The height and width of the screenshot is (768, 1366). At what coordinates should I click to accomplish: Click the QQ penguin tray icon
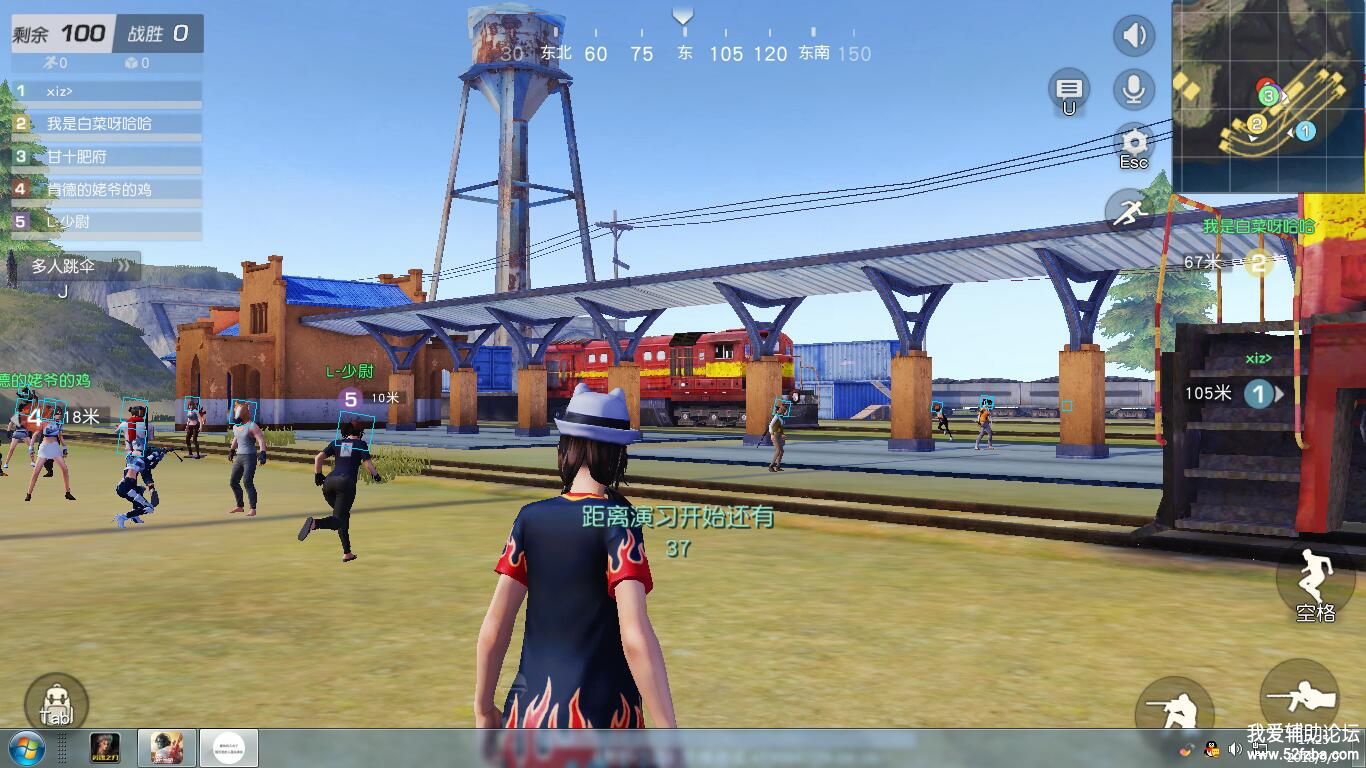pyautogui.click(x=1211, y=749)
